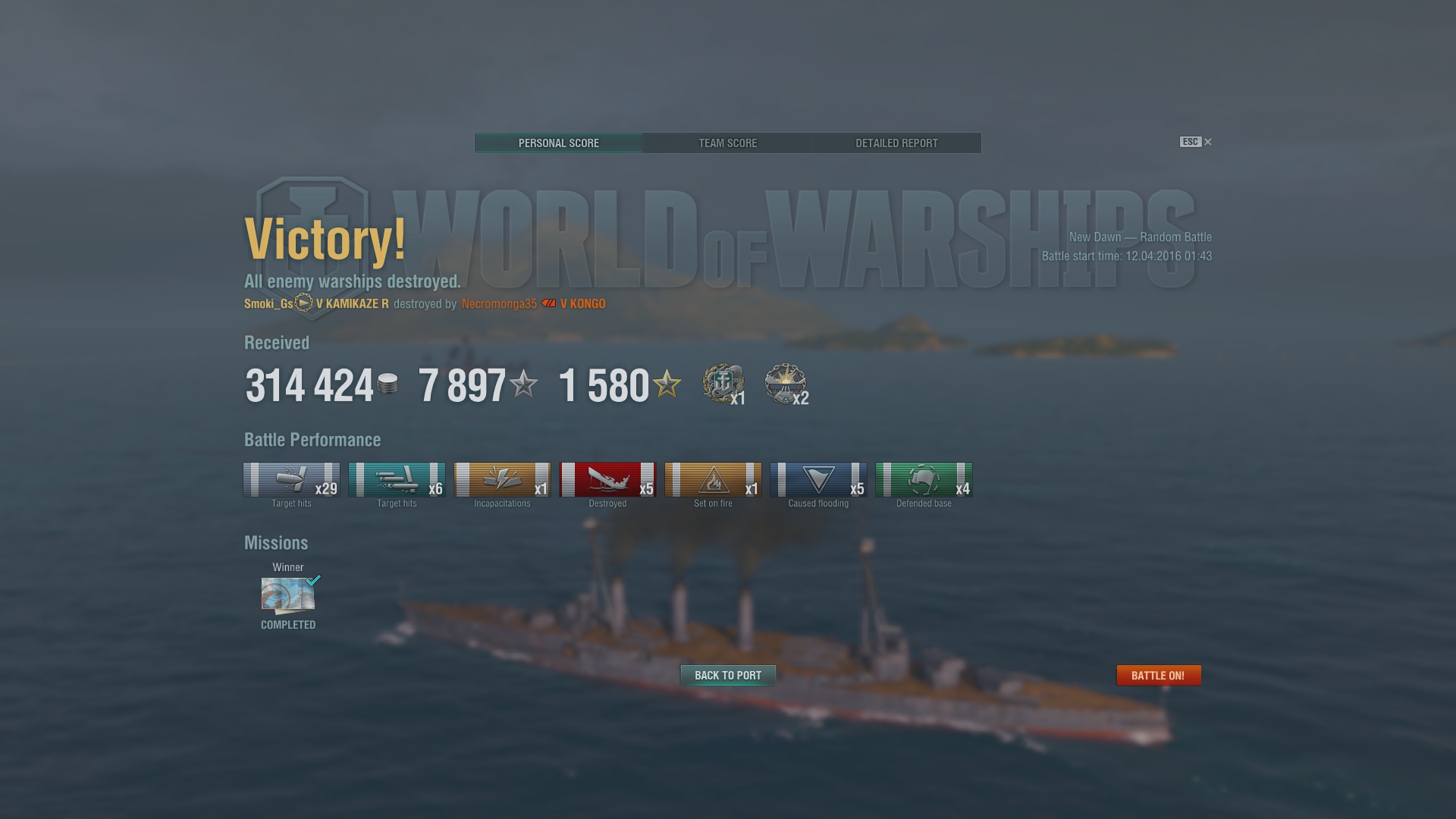This screenshot has width=1456, height=819.
Task: Click the x1 anchor achievement medal
Action: click(x=723, y=384)
